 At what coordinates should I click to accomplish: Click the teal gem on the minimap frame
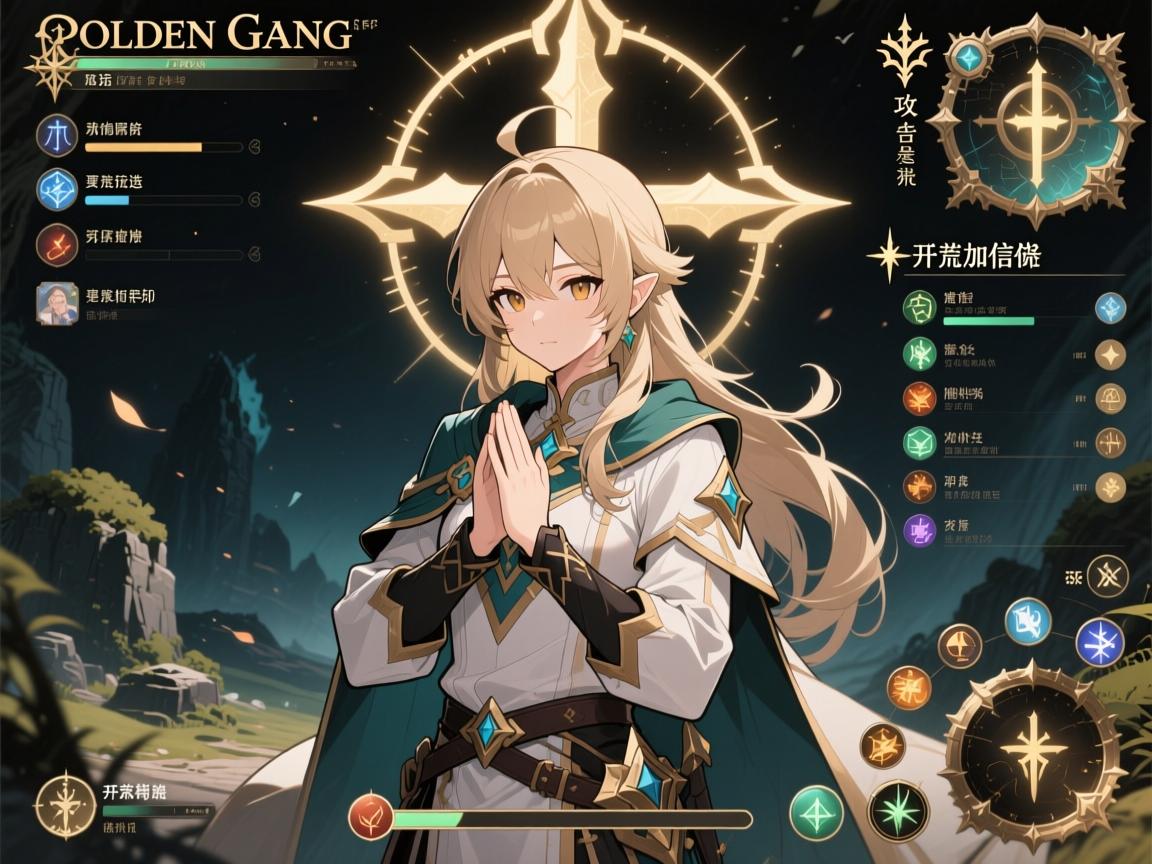click(x=968, y=57)
